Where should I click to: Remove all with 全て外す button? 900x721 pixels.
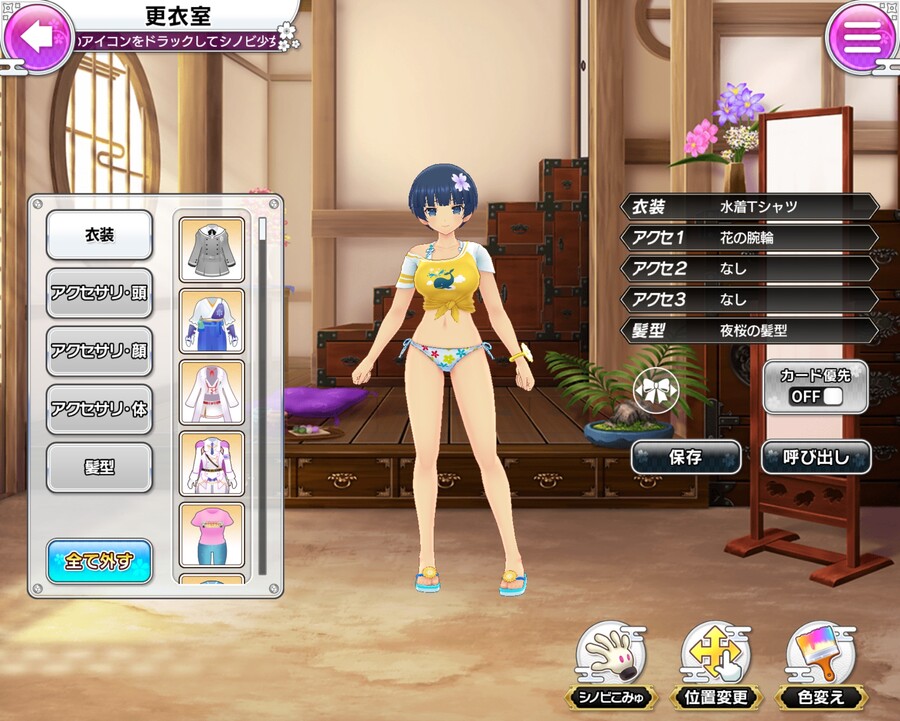coord(99,560)
